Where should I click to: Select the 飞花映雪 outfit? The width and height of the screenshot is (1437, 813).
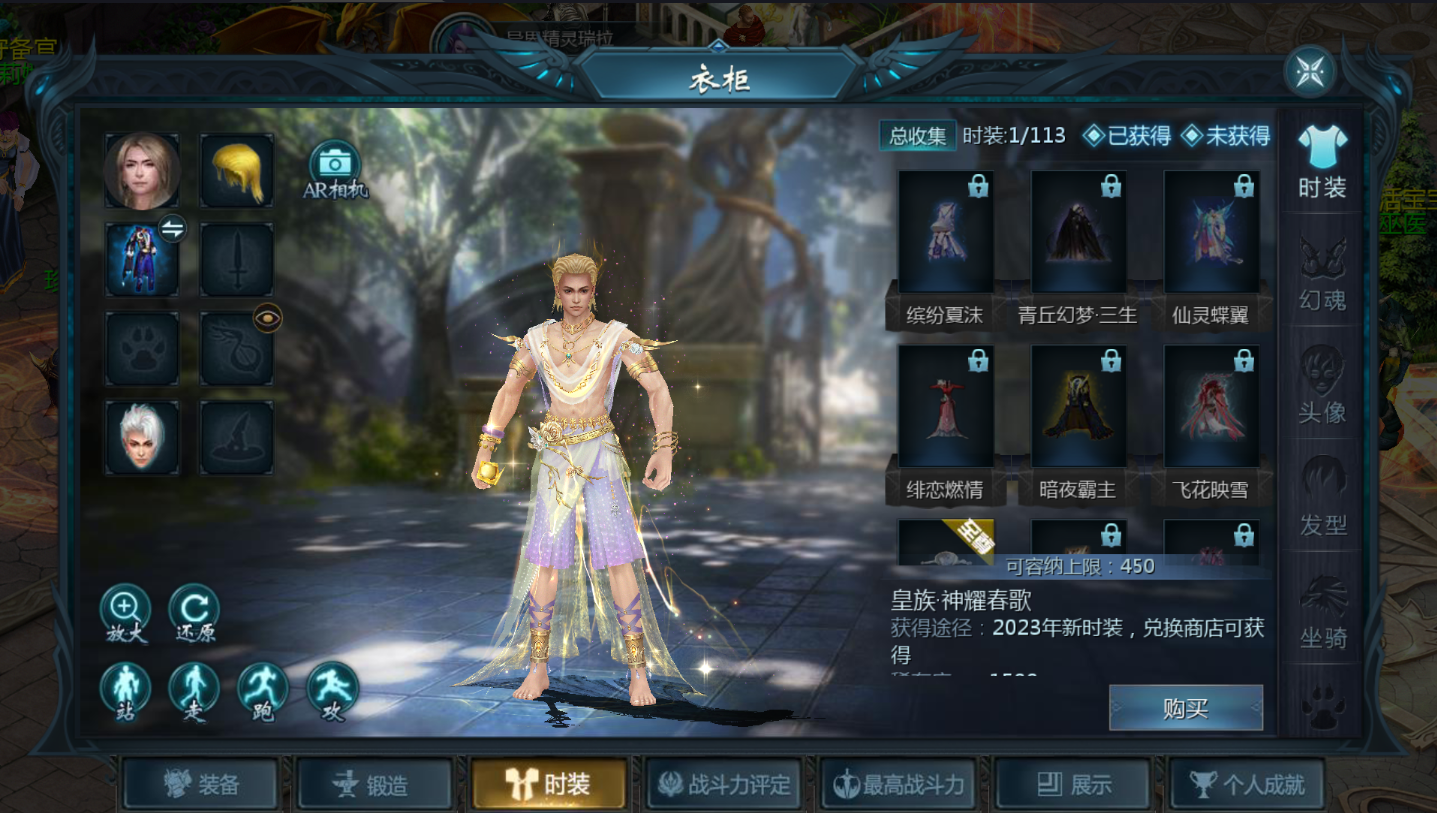1211,407
